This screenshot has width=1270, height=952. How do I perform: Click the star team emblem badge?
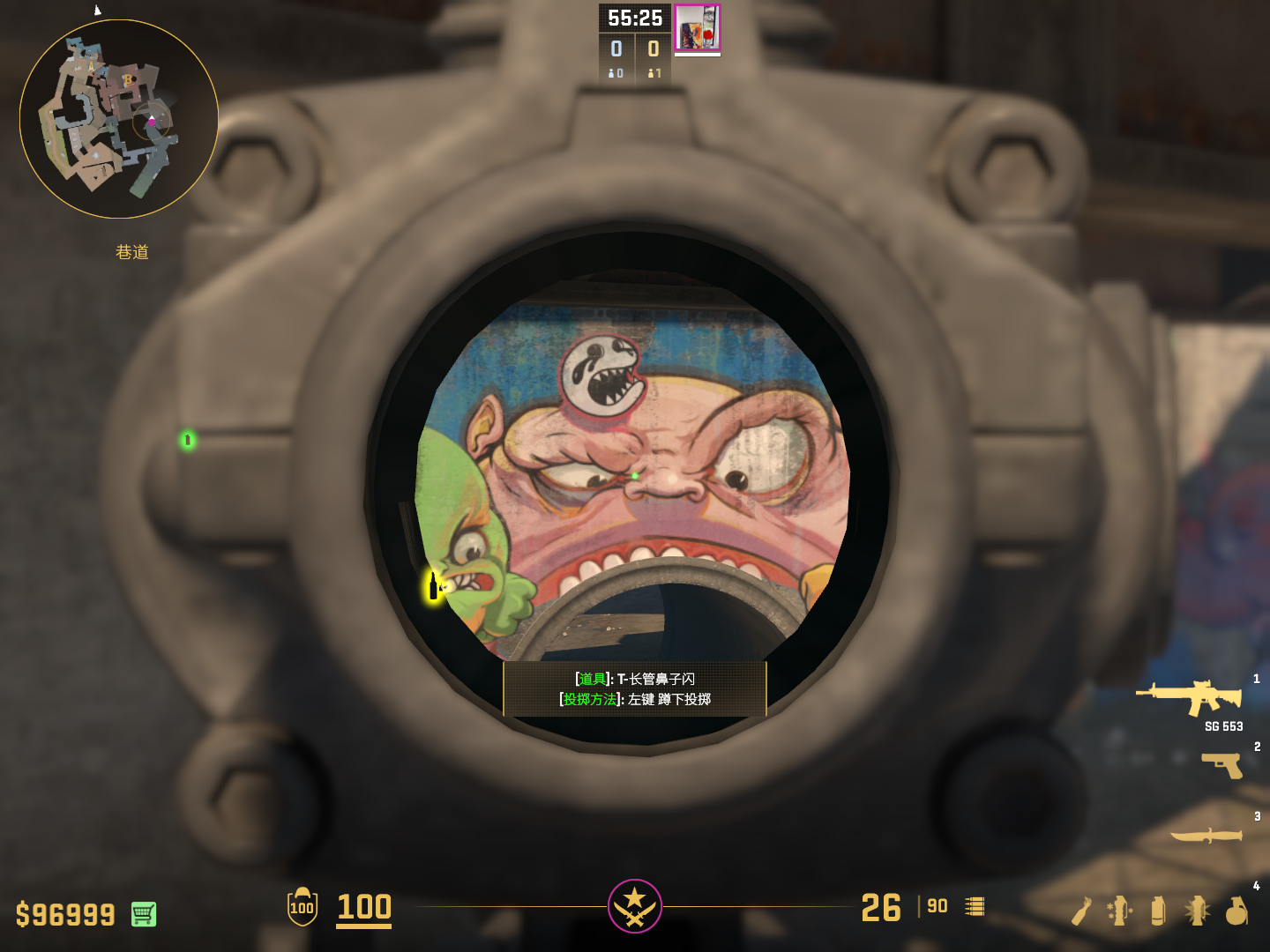click(635, 905)
